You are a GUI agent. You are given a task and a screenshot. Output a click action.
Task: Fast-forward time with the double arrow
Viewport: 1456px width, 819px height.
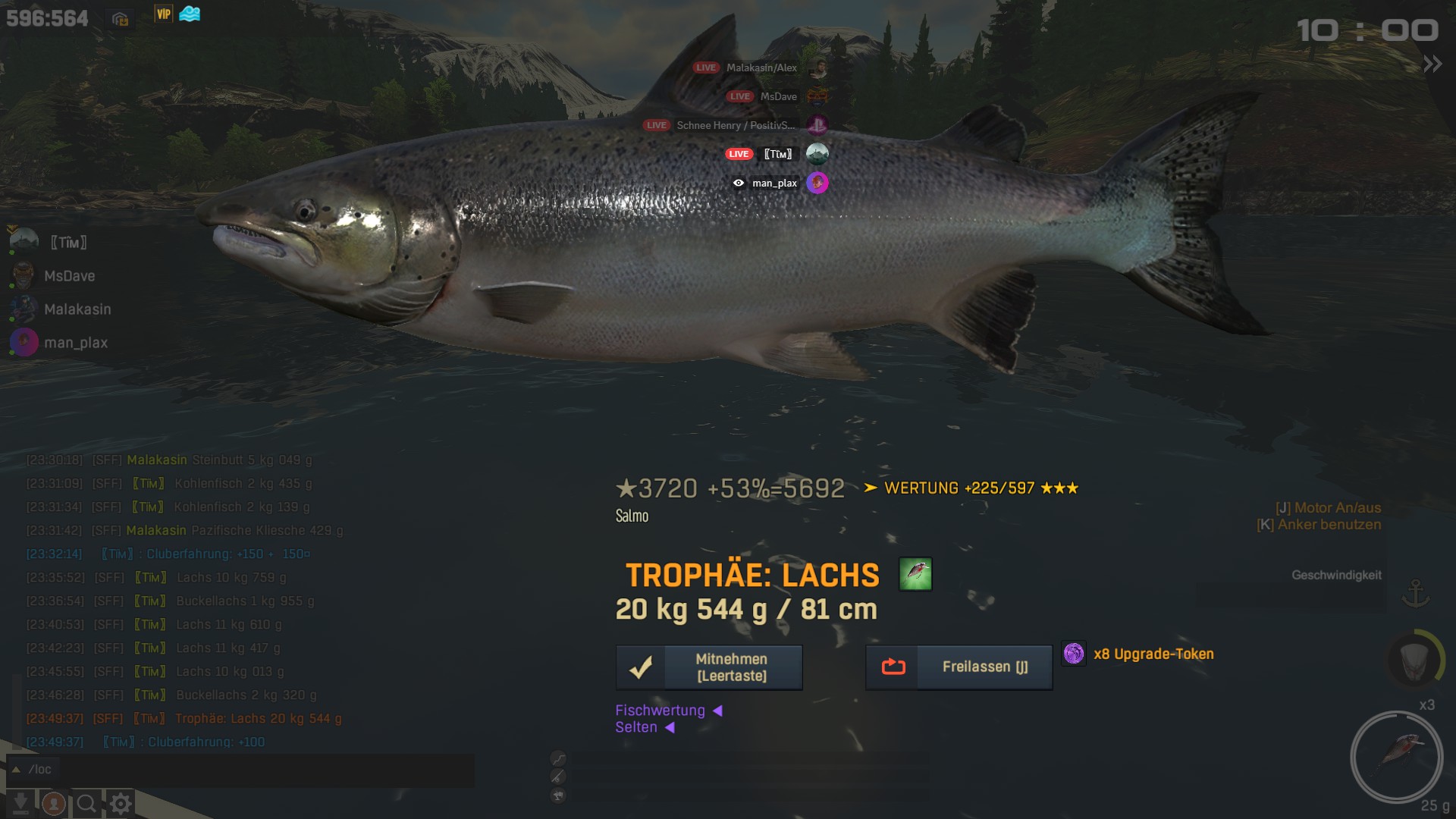pos(1432,64)
